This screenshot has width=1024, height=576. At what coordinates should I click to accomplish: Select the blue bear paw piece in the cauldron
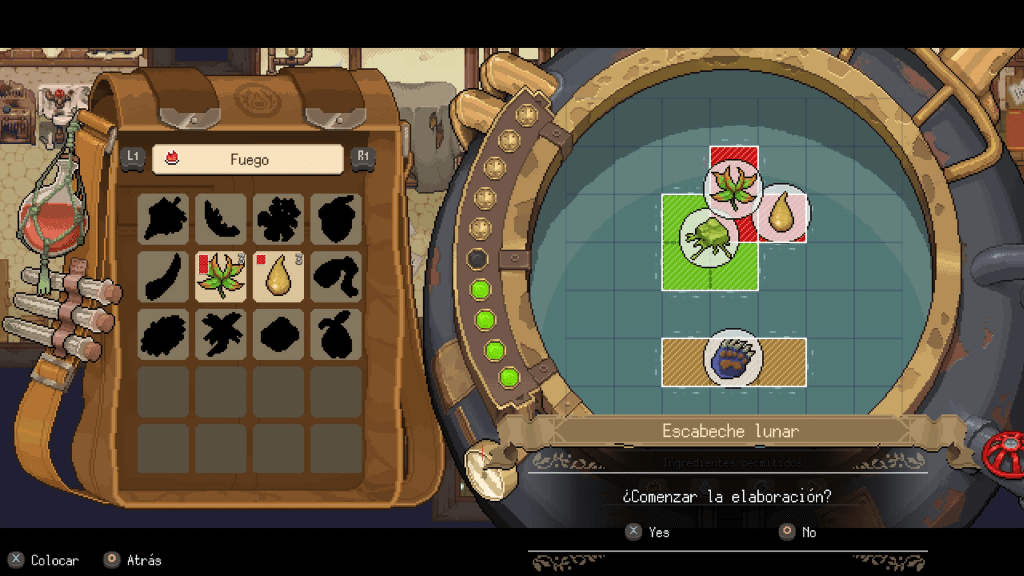pyautogui.click(x=733, y=361)
